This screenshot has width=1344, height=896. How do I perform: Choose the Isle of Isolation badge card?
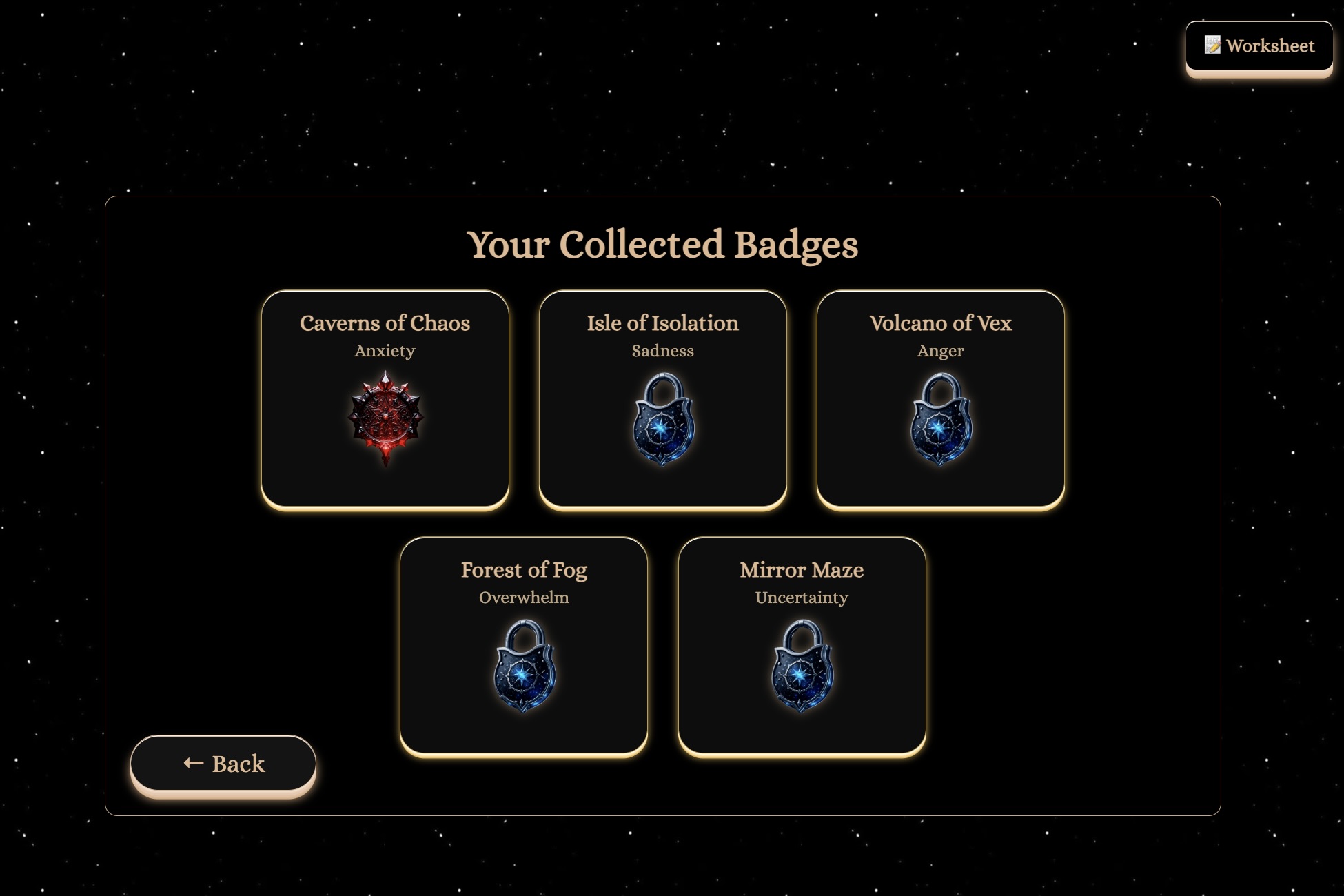662,399
